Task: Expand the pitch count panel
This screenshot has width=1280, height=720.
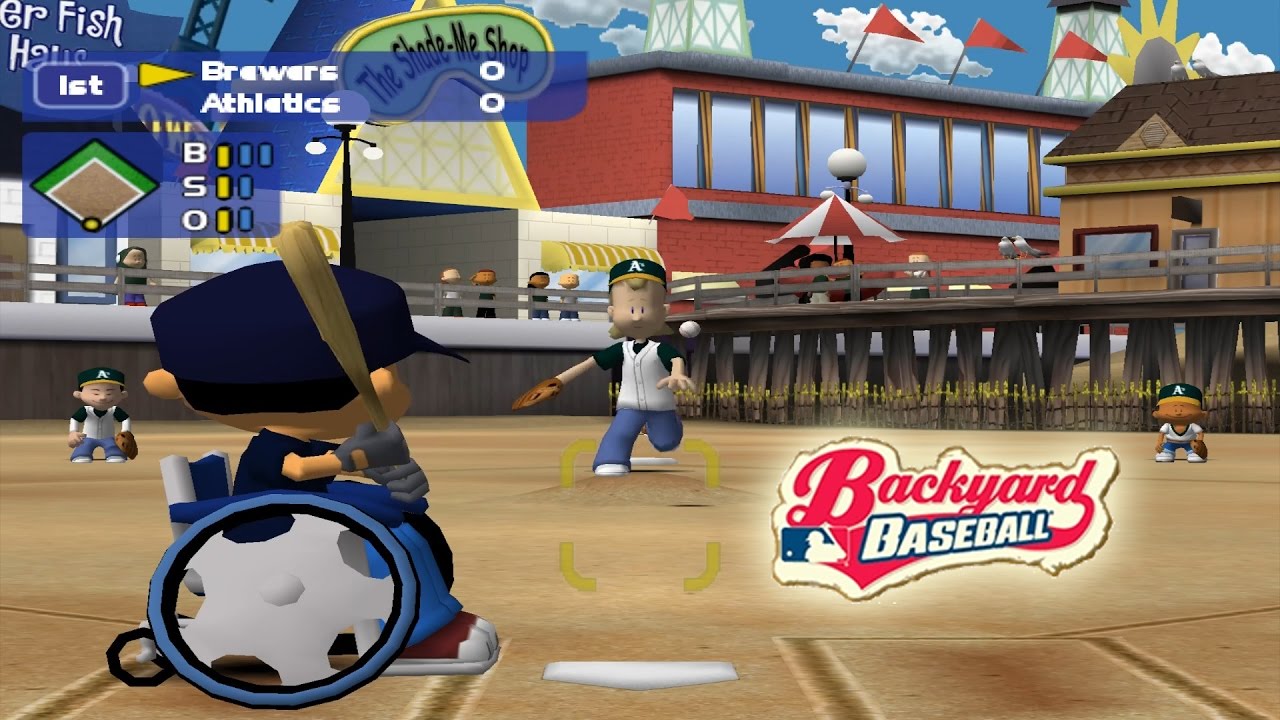Action: (140, 185)
